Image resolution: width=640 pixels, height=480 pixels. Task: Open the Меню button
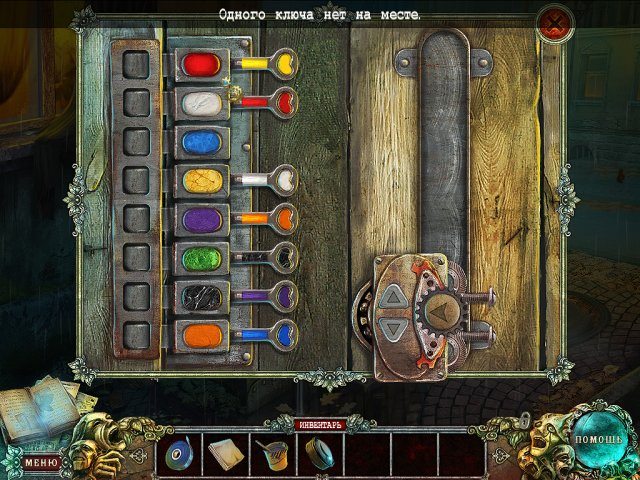tap(41, 462)
